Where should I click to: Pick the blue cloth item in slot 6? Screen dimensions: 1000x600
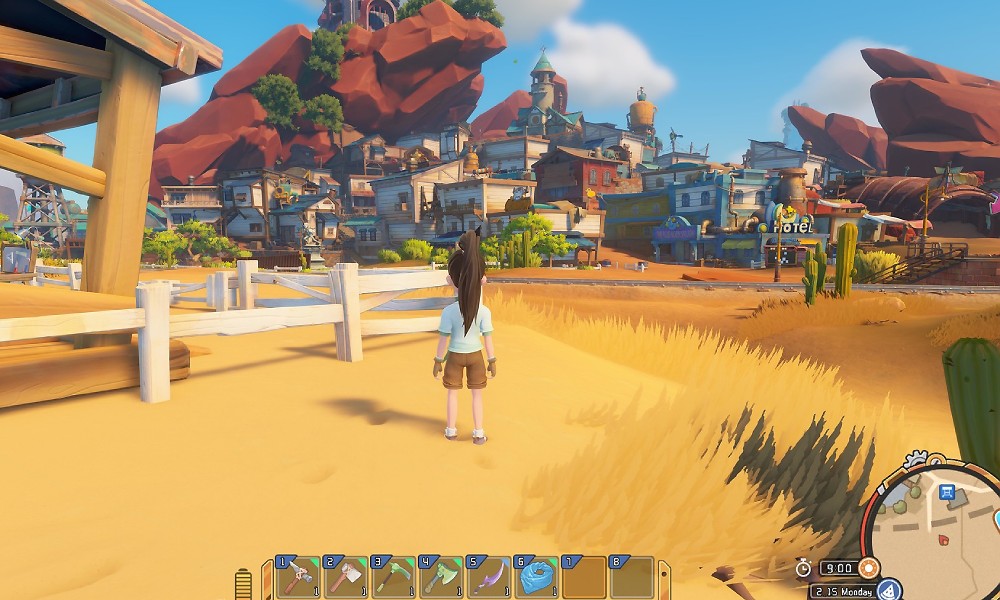[537, 578]
